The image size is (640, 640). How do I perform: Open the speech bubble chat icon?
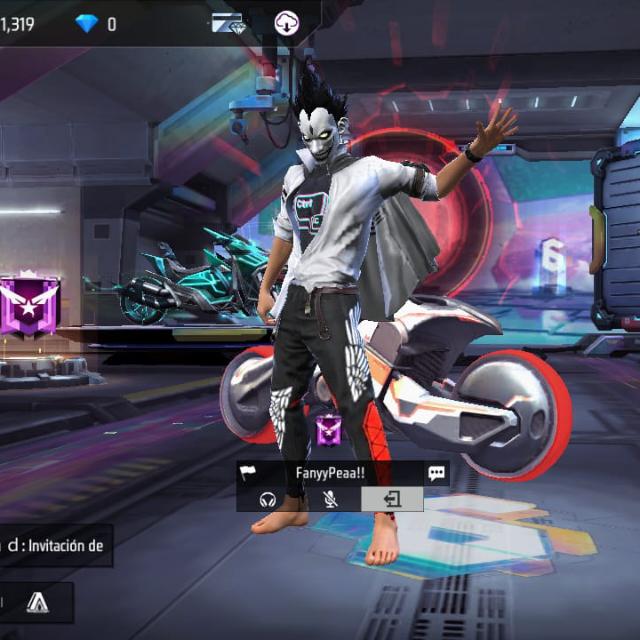[x=436, y=473]
